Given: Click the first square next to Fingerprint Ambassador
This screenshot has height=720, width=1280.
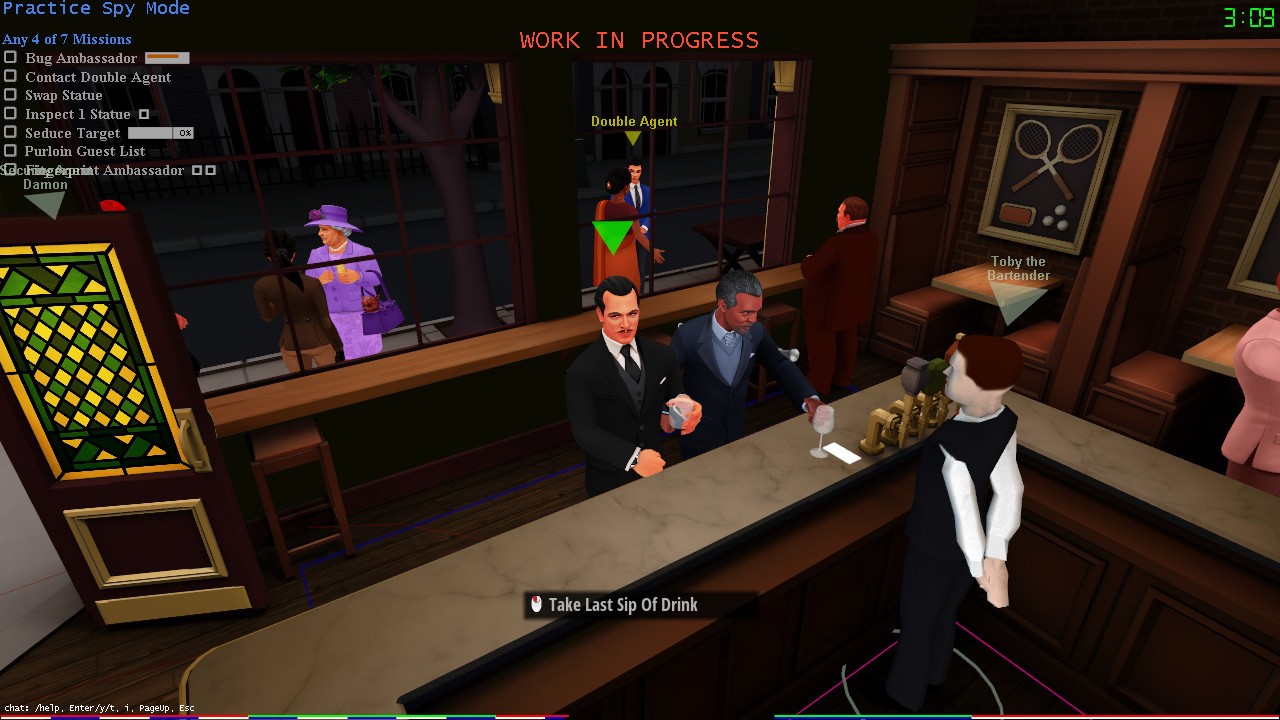Looking at the screenshot, I should tap(197, 170).
